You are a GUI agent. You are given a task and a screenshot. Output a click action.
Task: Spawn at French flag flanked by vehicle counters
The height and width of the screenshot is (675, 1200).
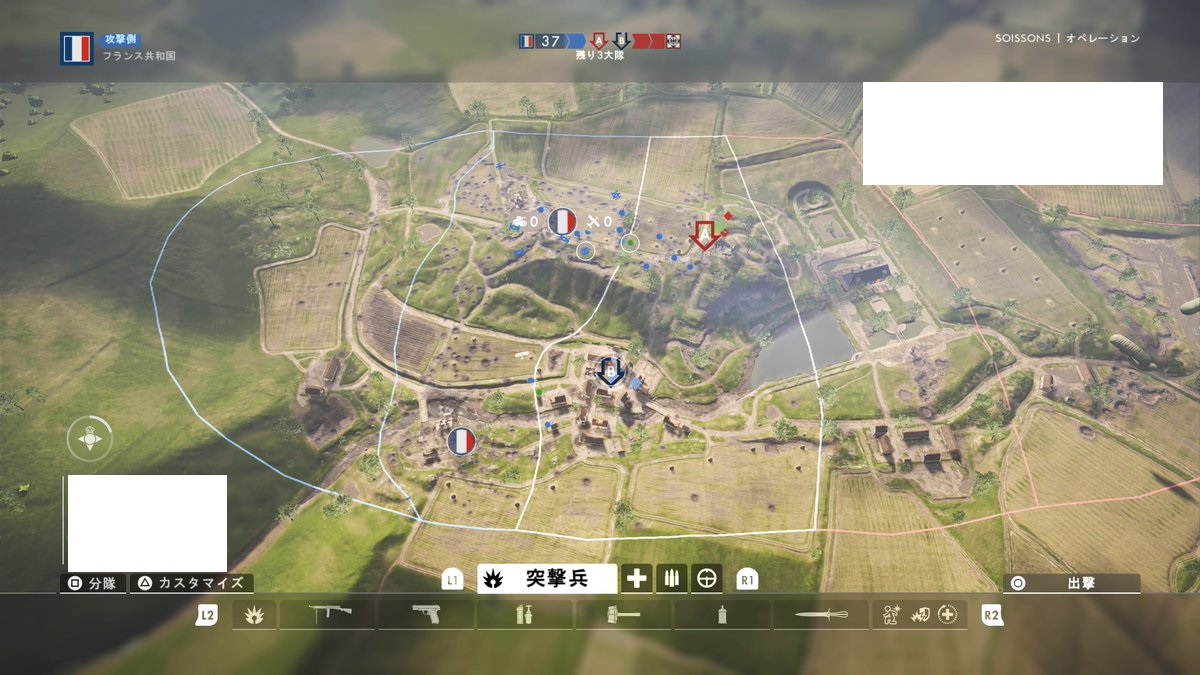[x=563, y=222]
